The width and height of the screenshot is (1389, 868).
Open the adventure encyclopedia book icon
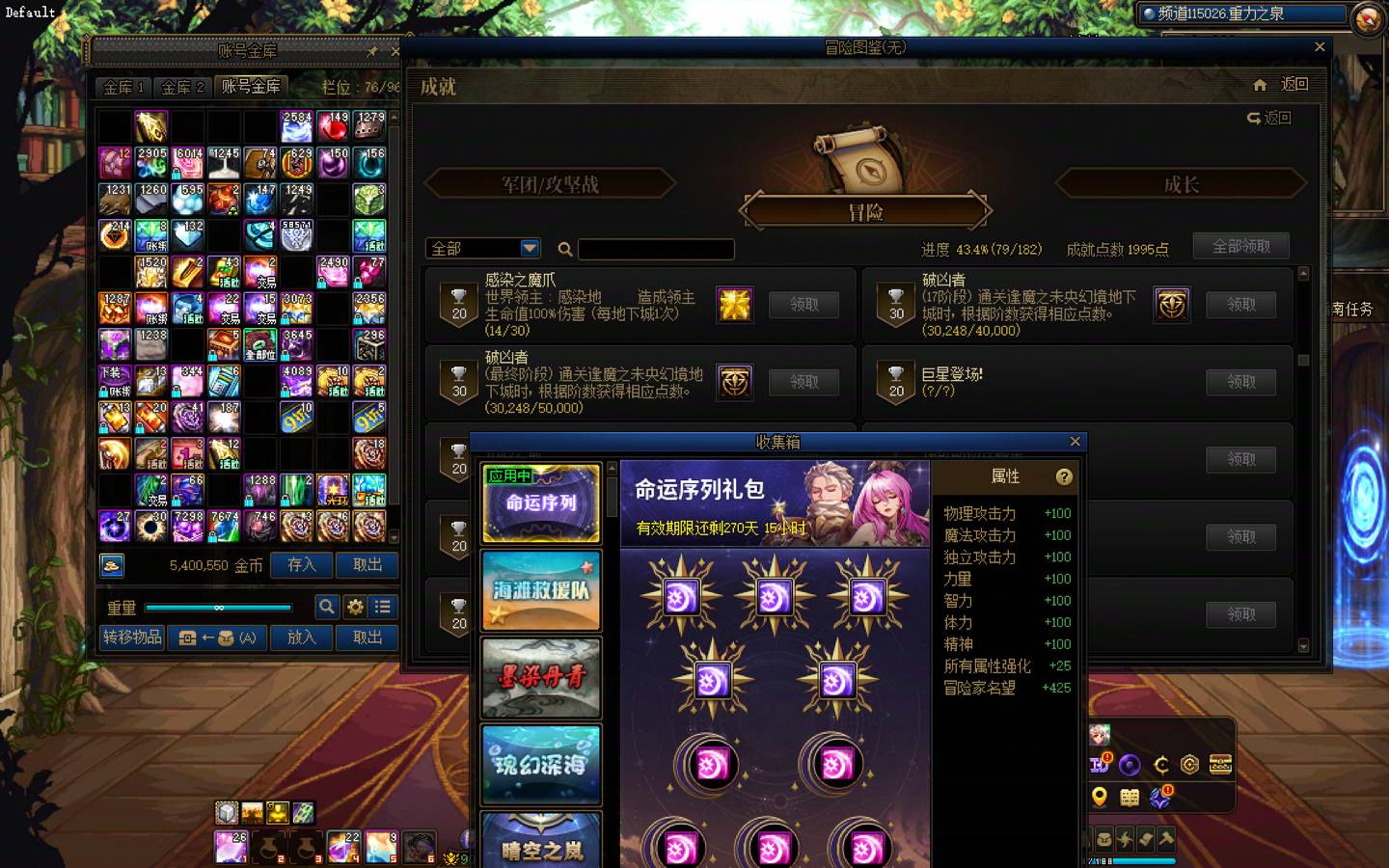coord(1129,798)
